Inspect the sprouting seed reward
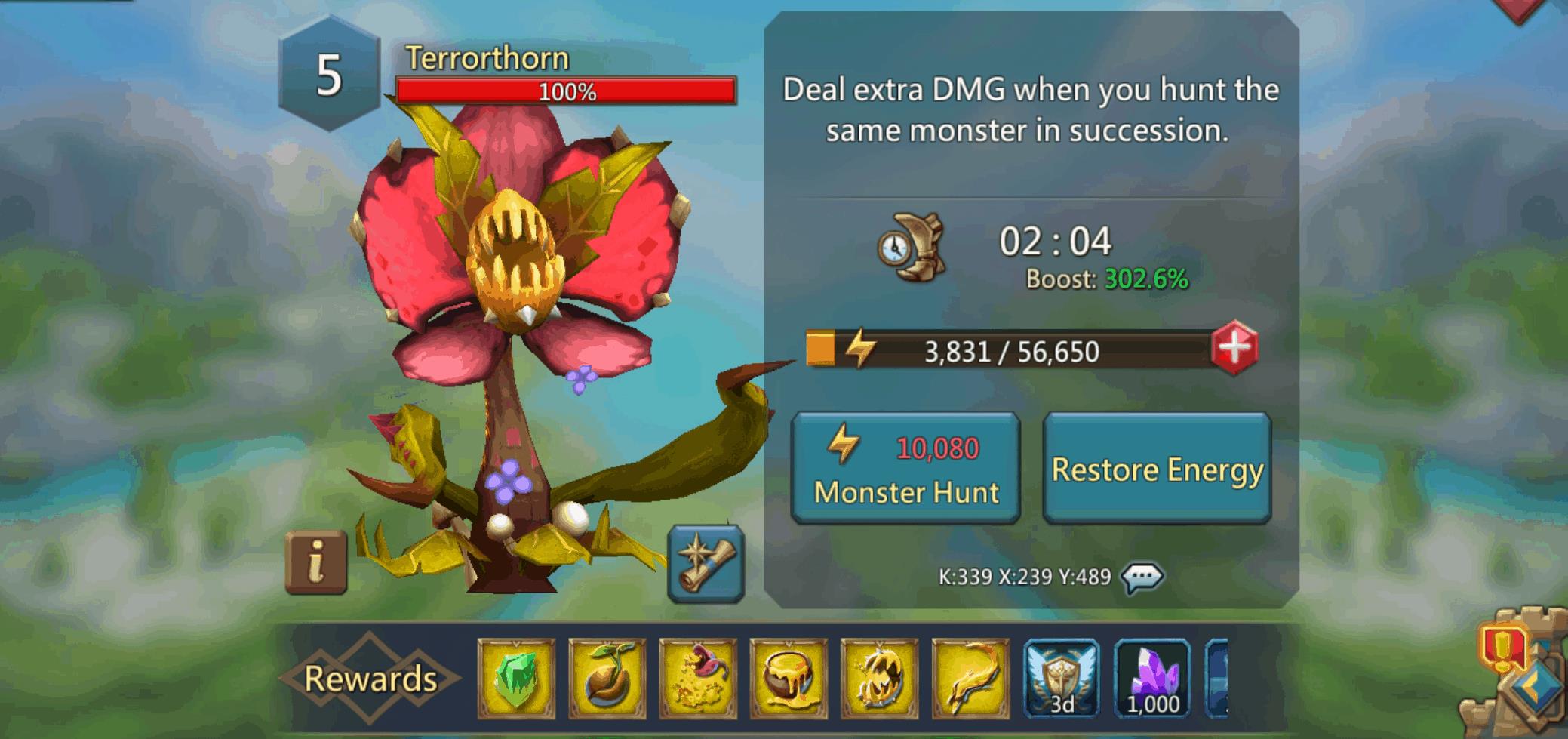The image size is (1568, 739). [x=607, y=678]
